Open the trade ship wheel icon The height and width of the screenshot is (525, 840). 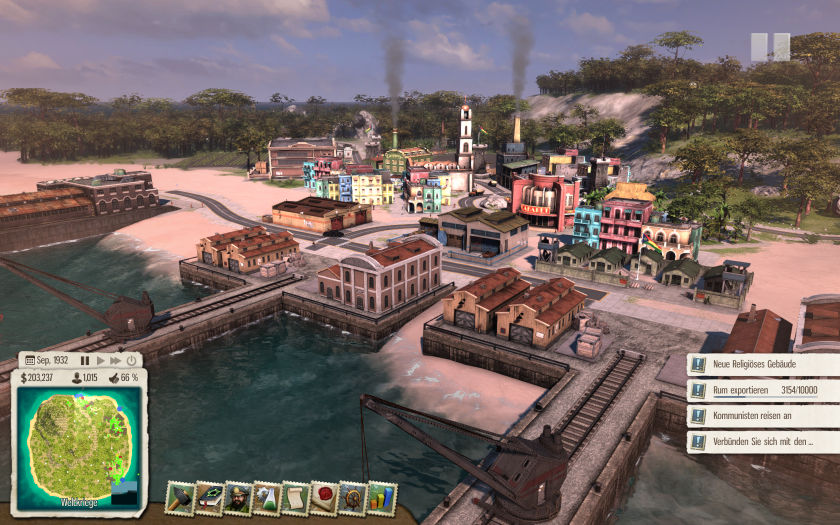(352, 497)
